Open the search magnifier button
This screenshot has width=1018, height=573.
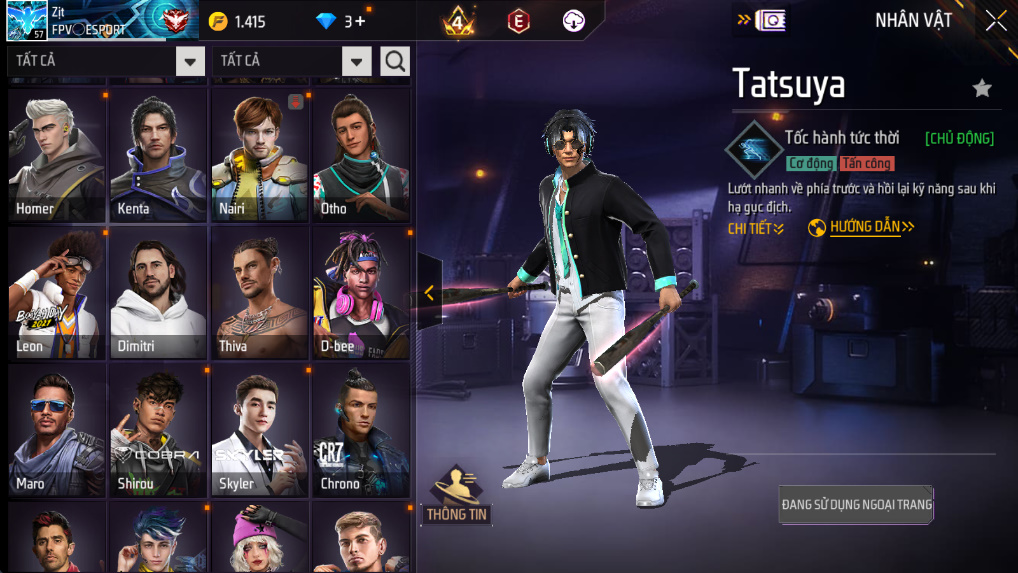tap(395, 61)
